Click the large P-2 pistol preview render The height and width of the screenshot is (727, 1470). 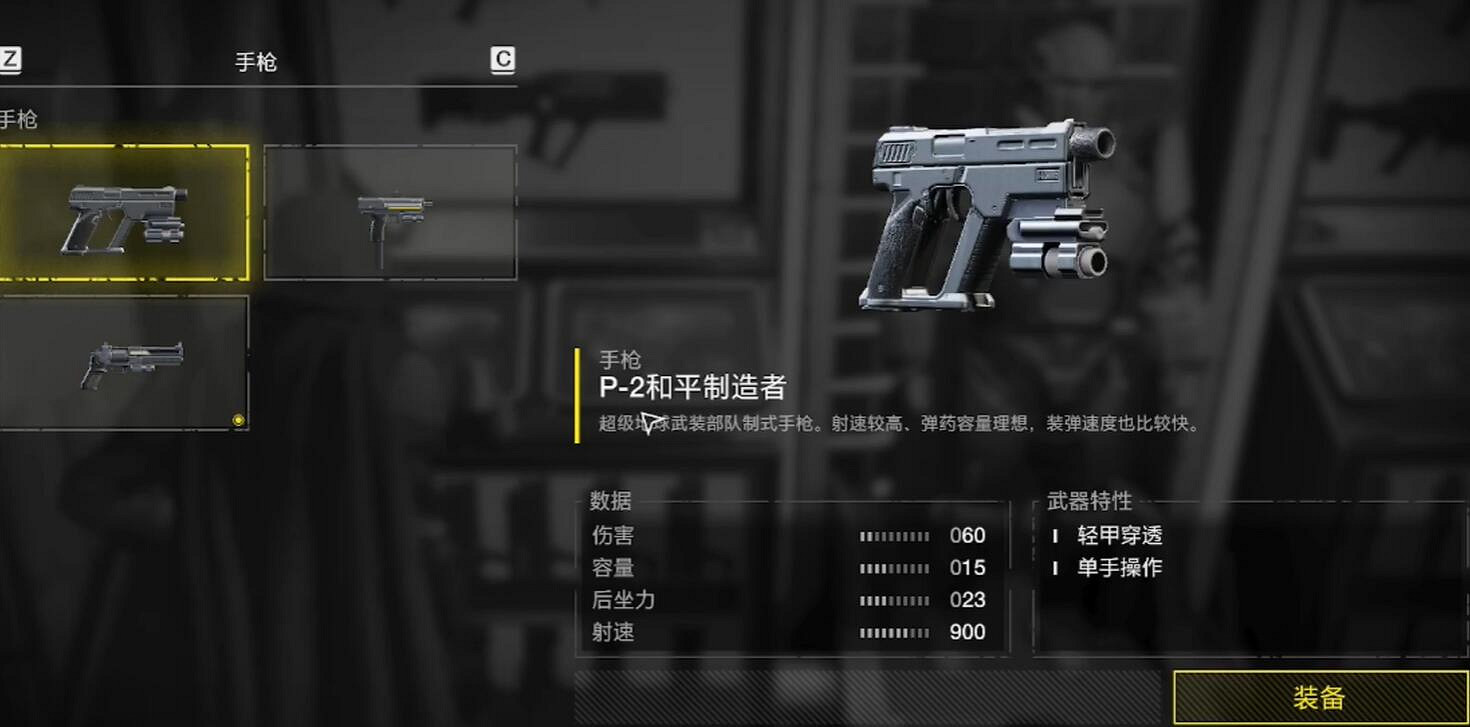(x=985, y=210)
